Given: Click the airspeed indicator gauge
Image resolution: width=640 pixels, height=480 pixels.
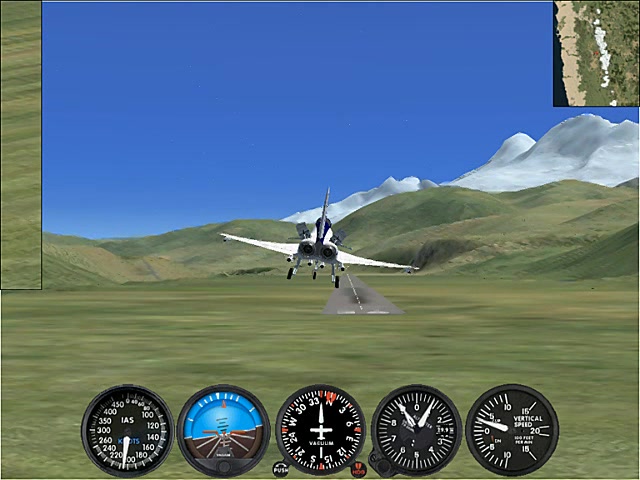Looking at the screenshot, I should coord(127,430).
